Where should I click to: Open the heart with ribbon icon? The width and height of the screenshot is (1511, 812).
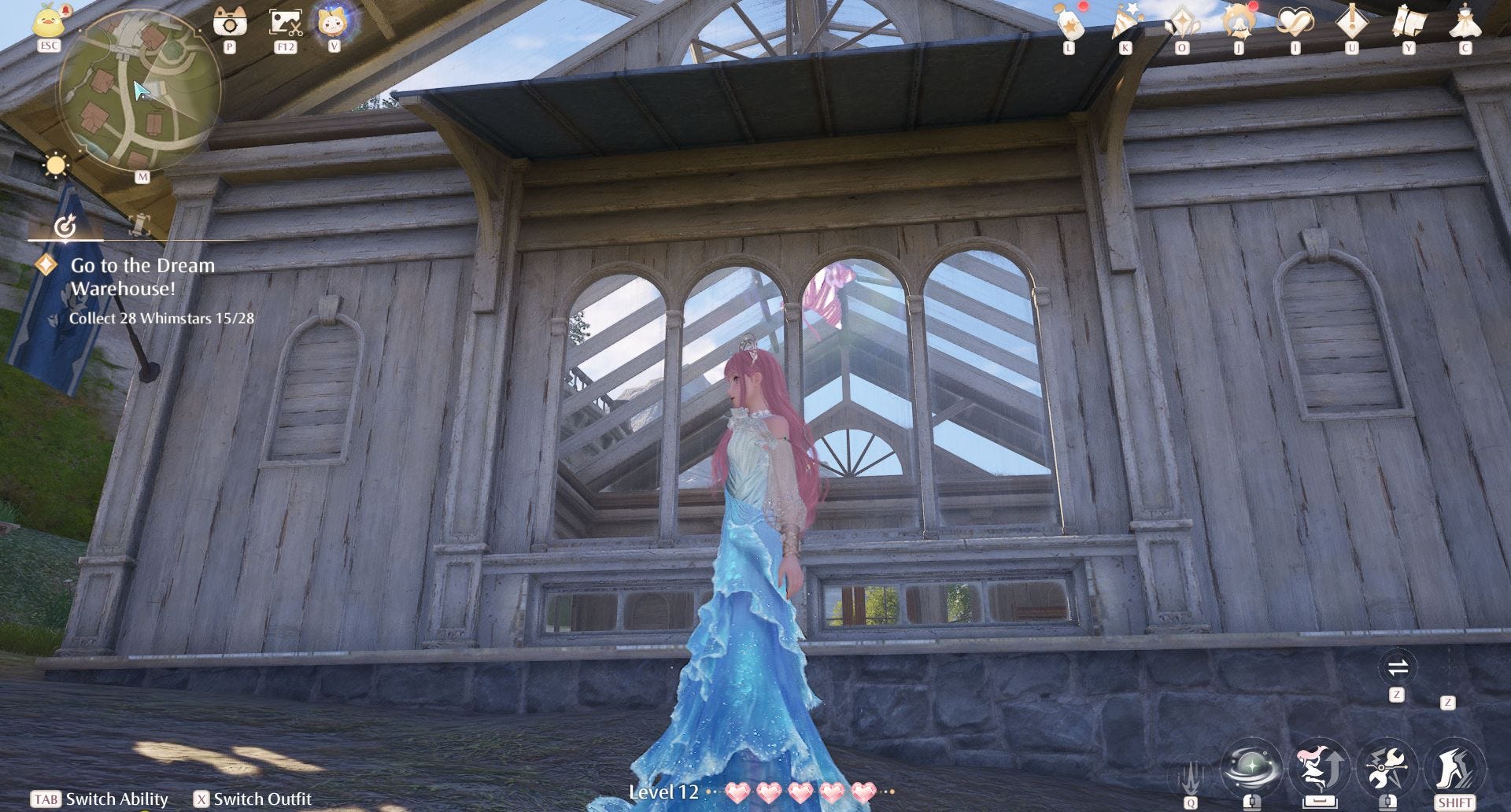click(x=1295, y=22)
